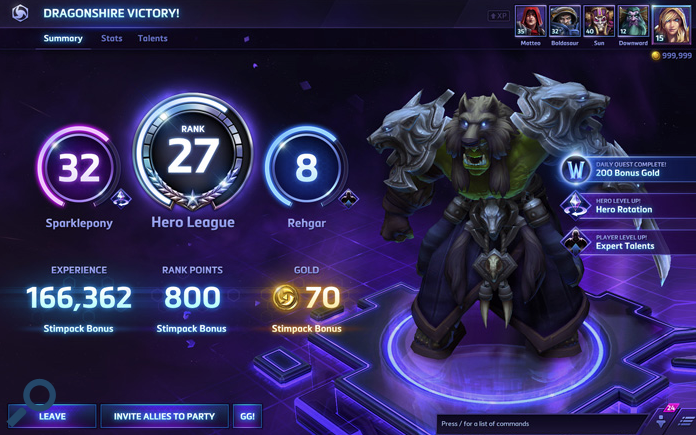
Task: Click the Hero League rank 27 badge
Action: [193, 158]
